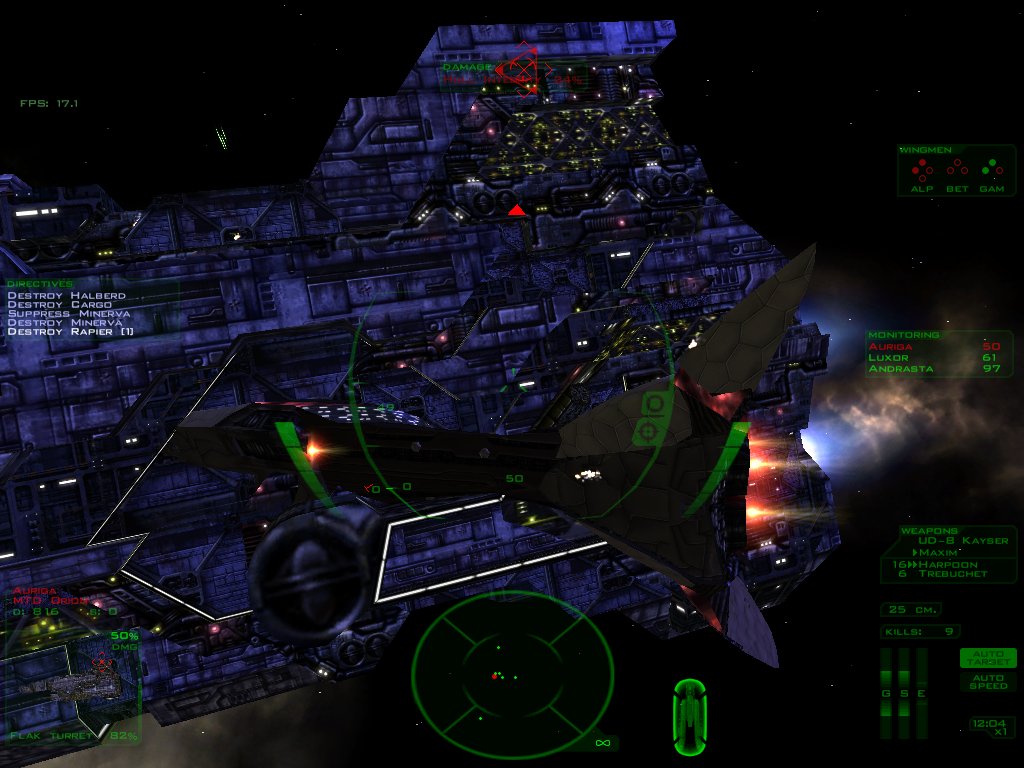Click the Destroy Halberd directive
The image size is (1024, 768).
67,296
